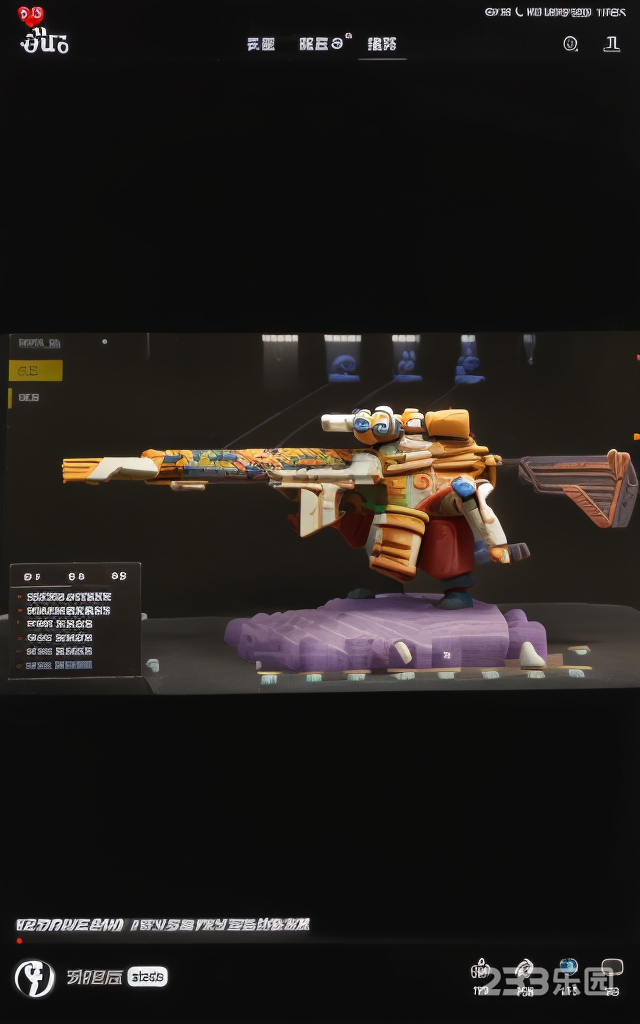The width and height of the screenshot is (640, 1024).
Task: Switch to the underlined top navigation tab
Action: [x=382, y=45]
